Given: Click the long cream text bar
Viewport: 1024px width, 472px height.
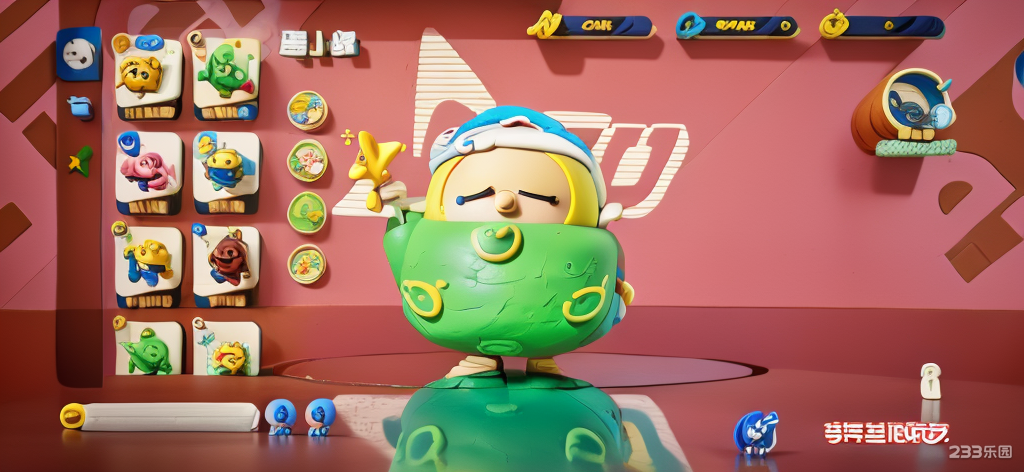Looking at the screenshot, I should 165,416.
